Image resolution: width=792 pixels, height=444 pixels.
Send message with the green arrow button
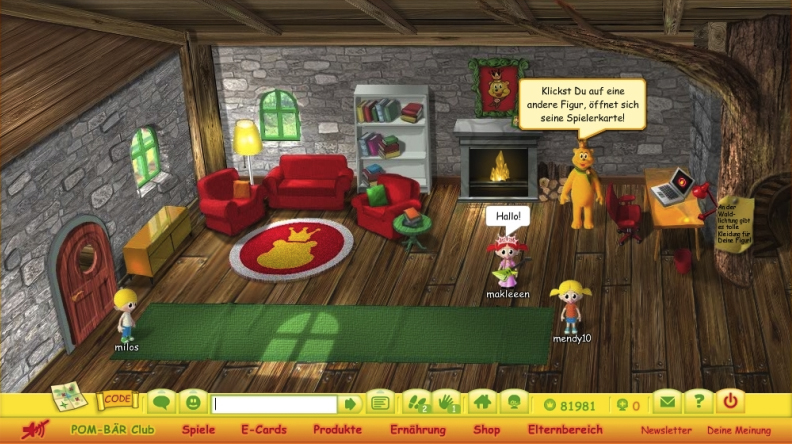[350, 404]
